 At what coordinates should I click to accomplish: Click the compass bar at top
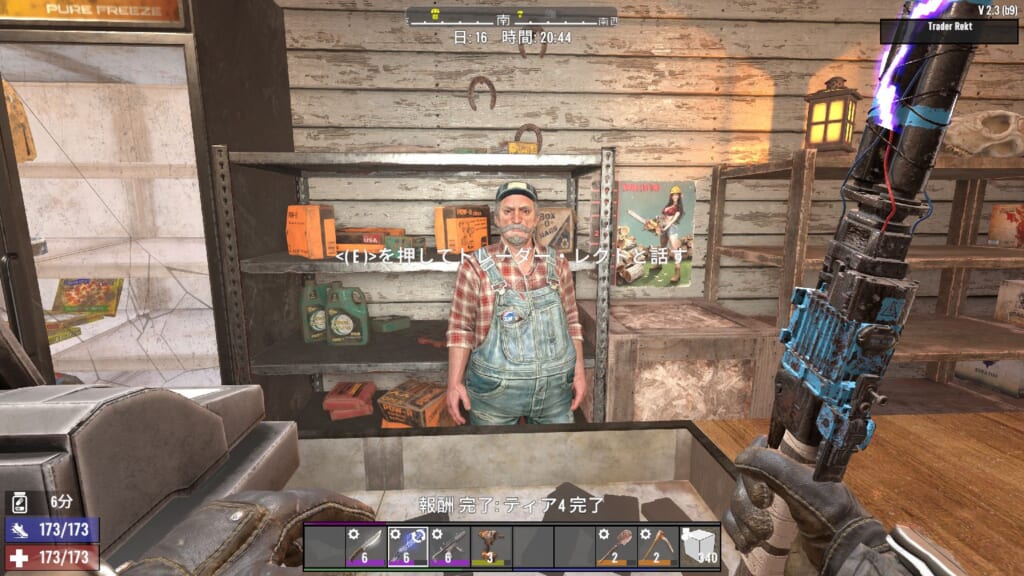(x=511, y=17)
